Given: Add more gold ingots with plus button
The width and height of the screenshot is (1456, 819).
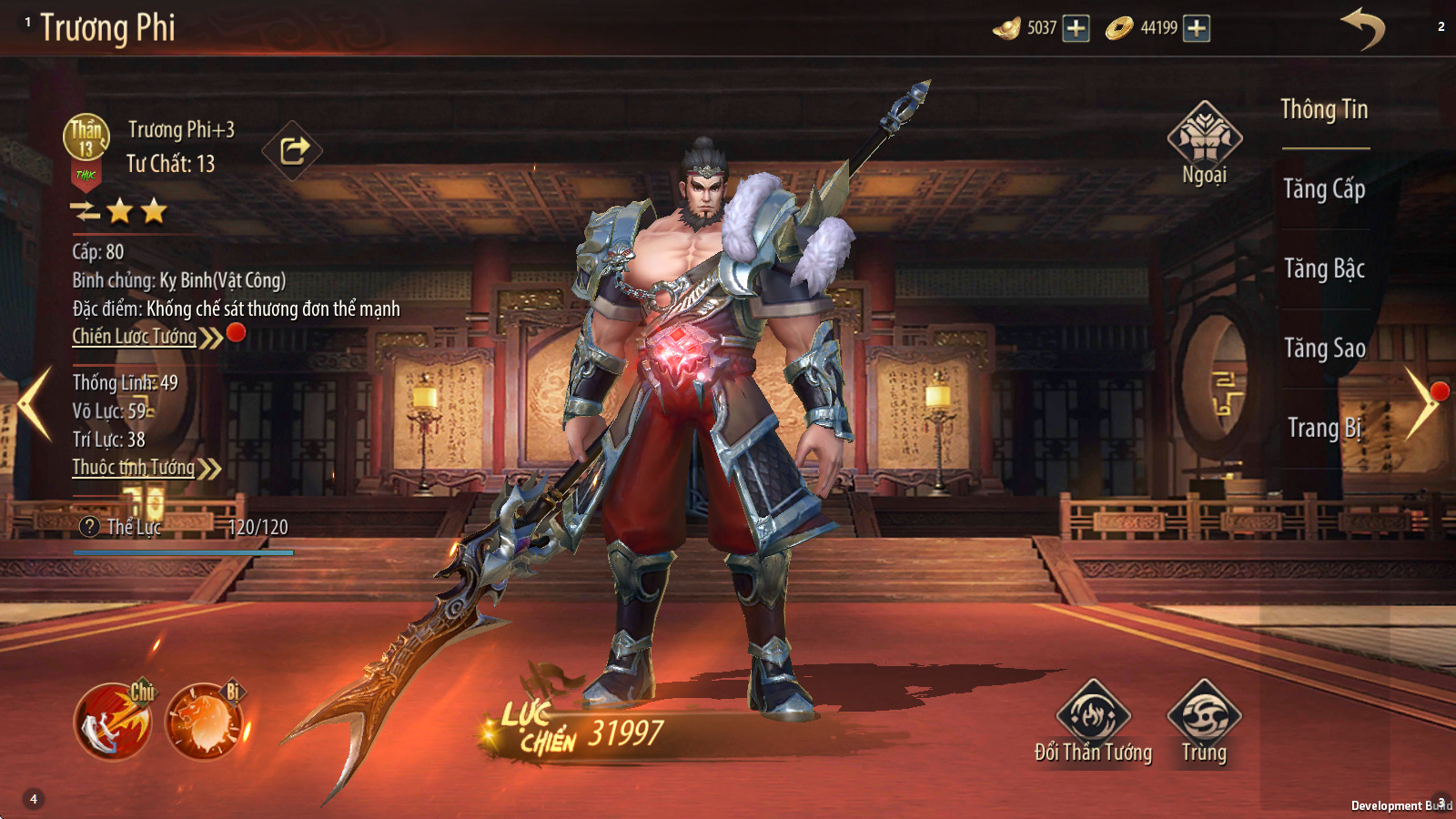Looking at the screenshot, I should pos(1076,28).
